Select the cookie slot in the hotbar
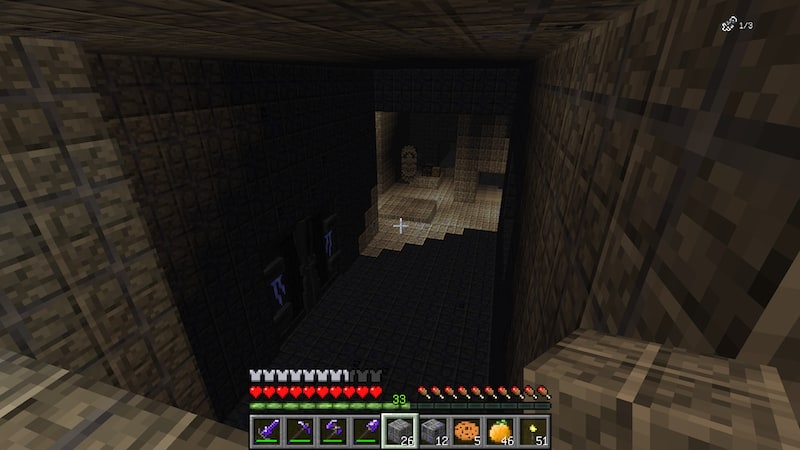Viewport: 800px width, 450px height. point(465,431)
